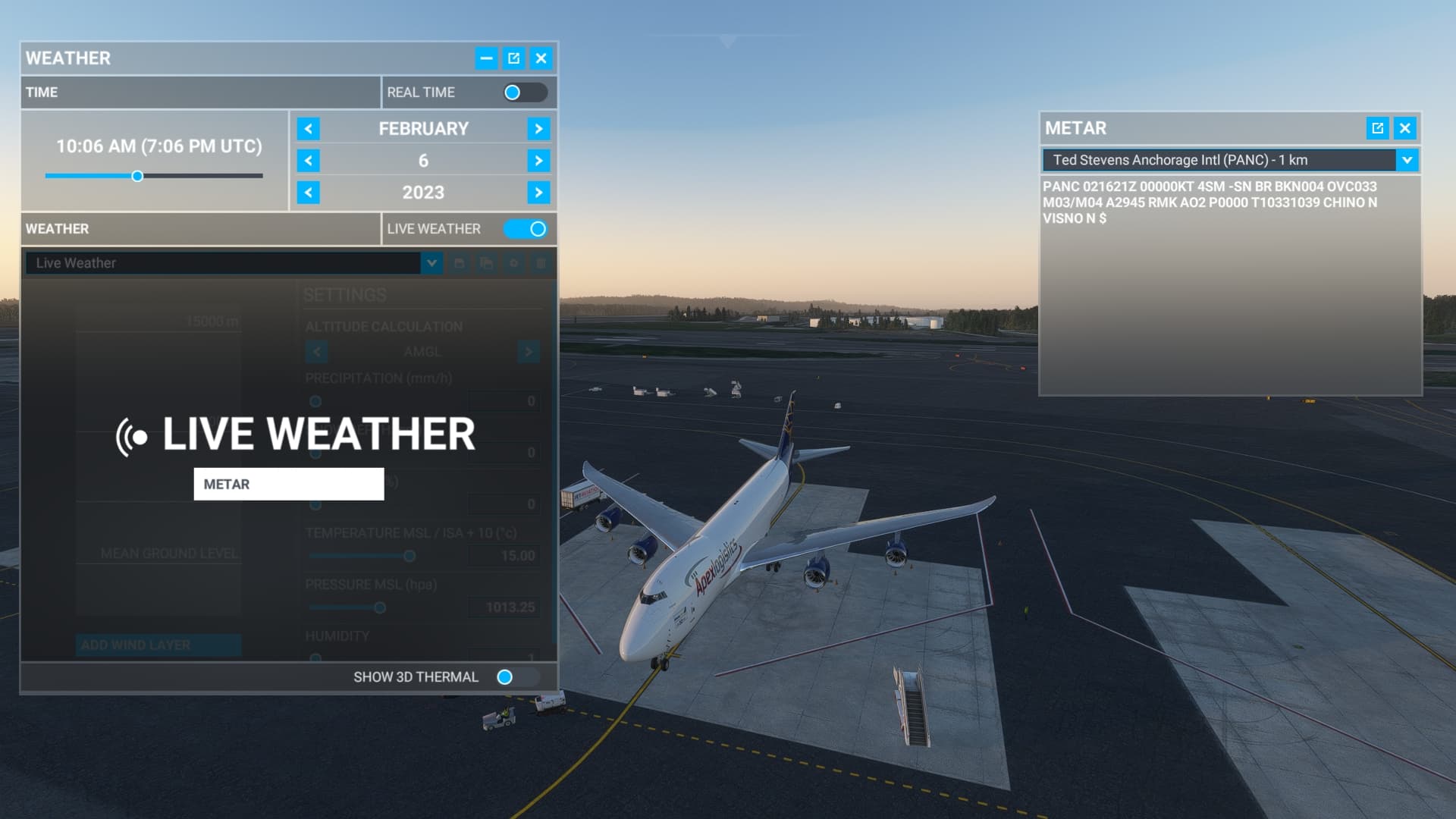This screenshot has width=1456, height=819.
Task: Step the year back from 2023
Action: point(308,193)
